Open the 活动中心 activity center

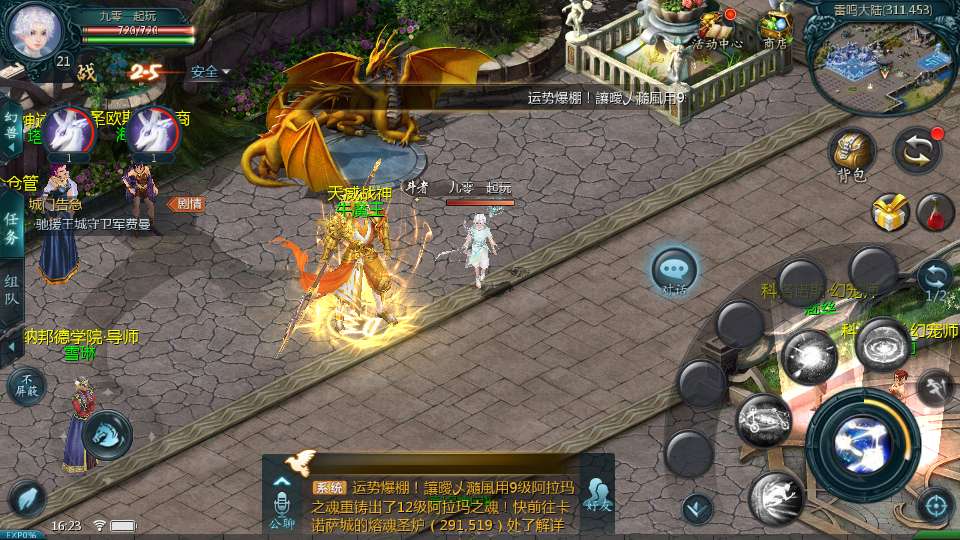pos(718,30)
